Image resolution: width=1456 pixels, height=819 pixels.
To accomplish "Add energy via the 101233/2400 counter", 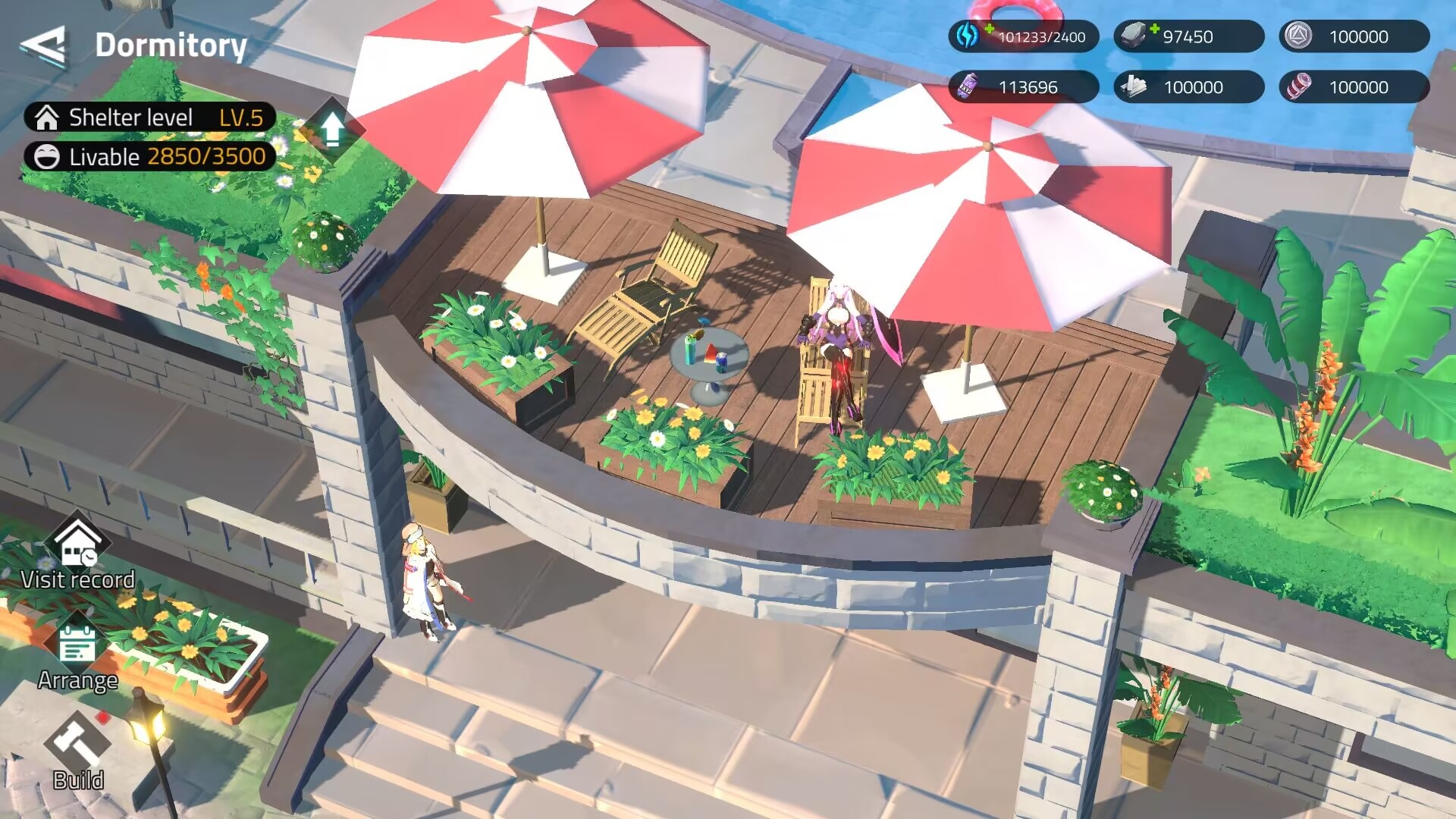I will pyautogui.click(x=988, y=30).
